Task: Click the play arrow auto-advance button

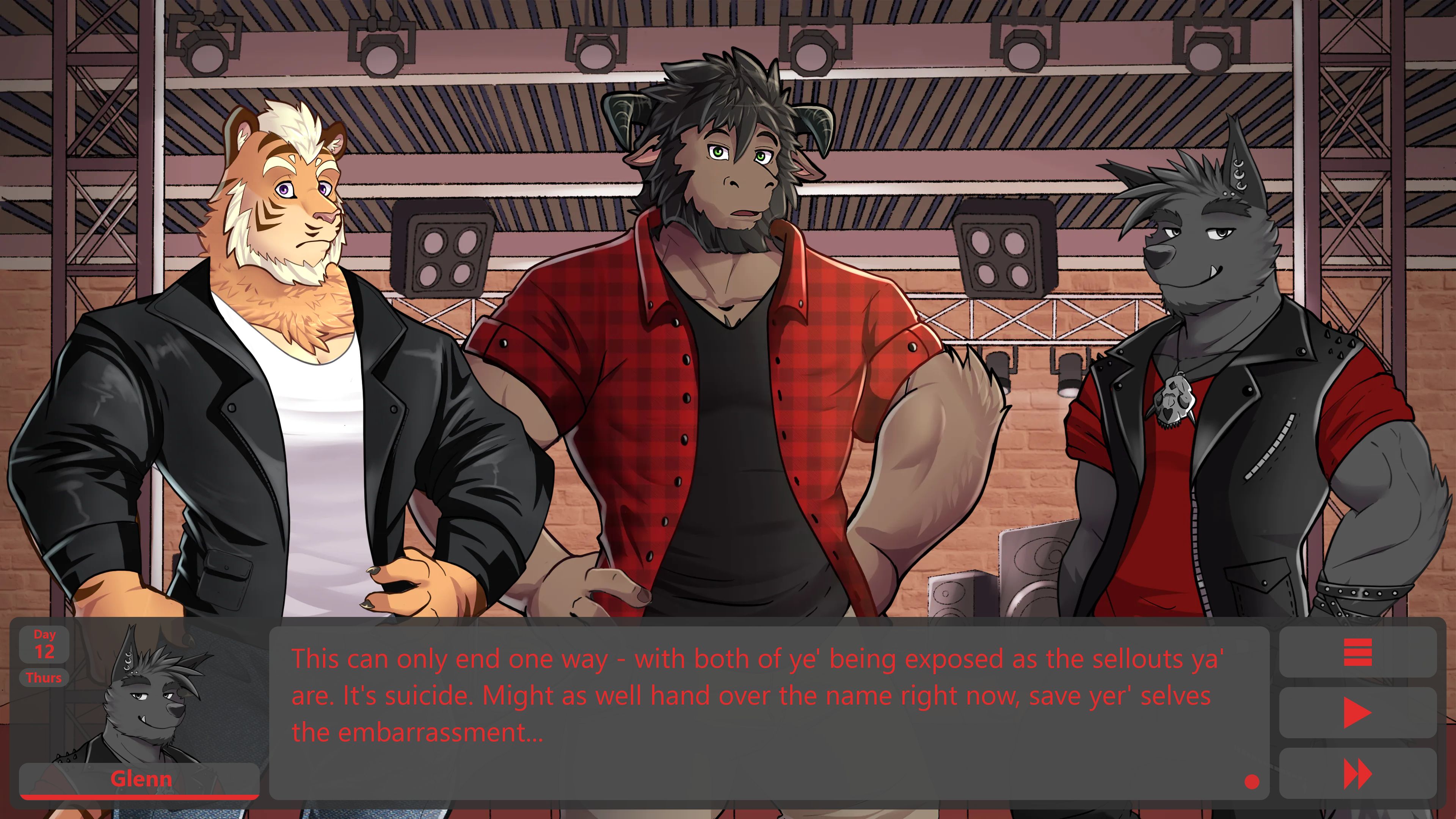Action: click(1357, 713)
